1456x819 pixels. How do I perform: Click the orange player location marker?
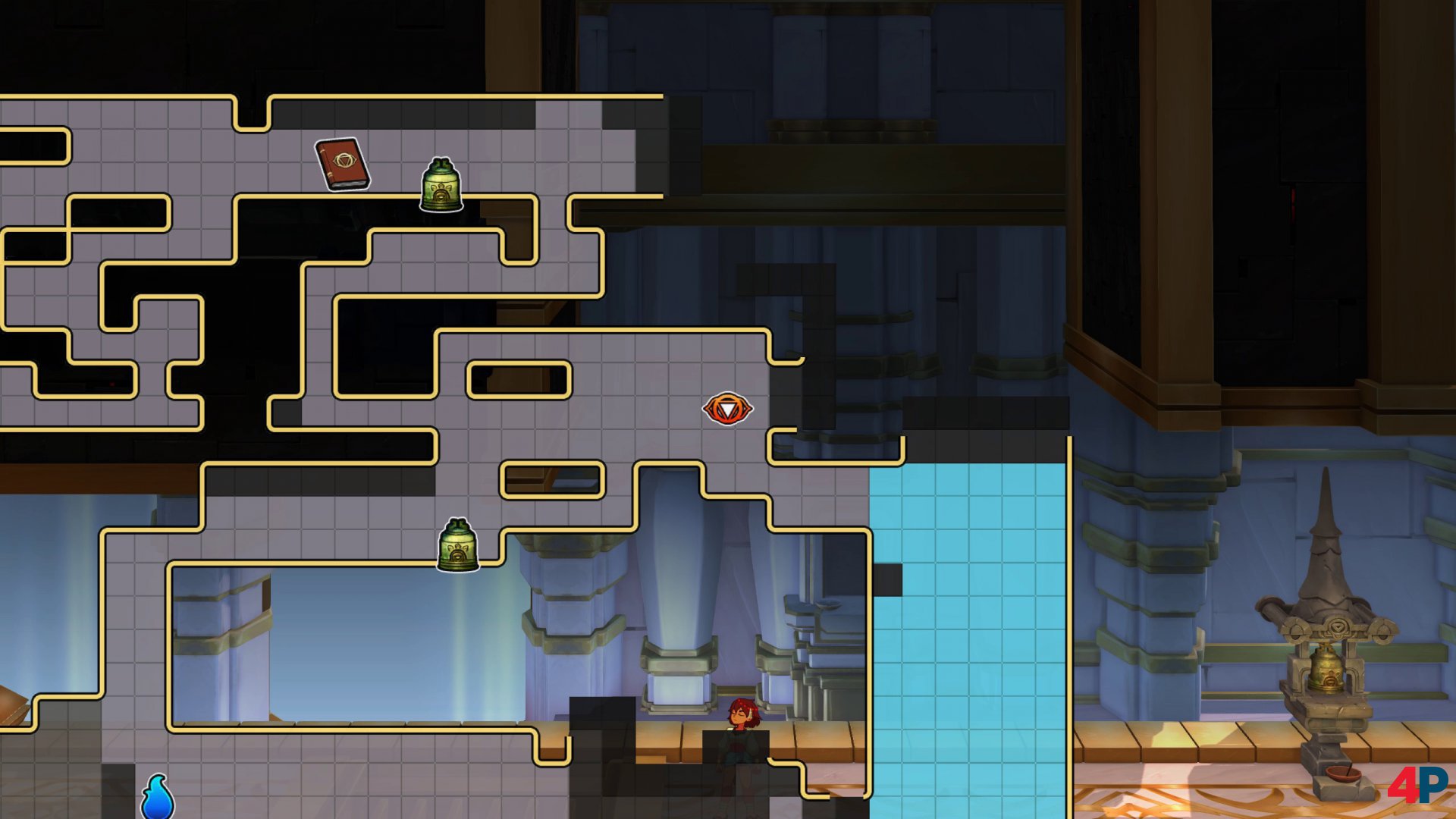click(727, 409)
